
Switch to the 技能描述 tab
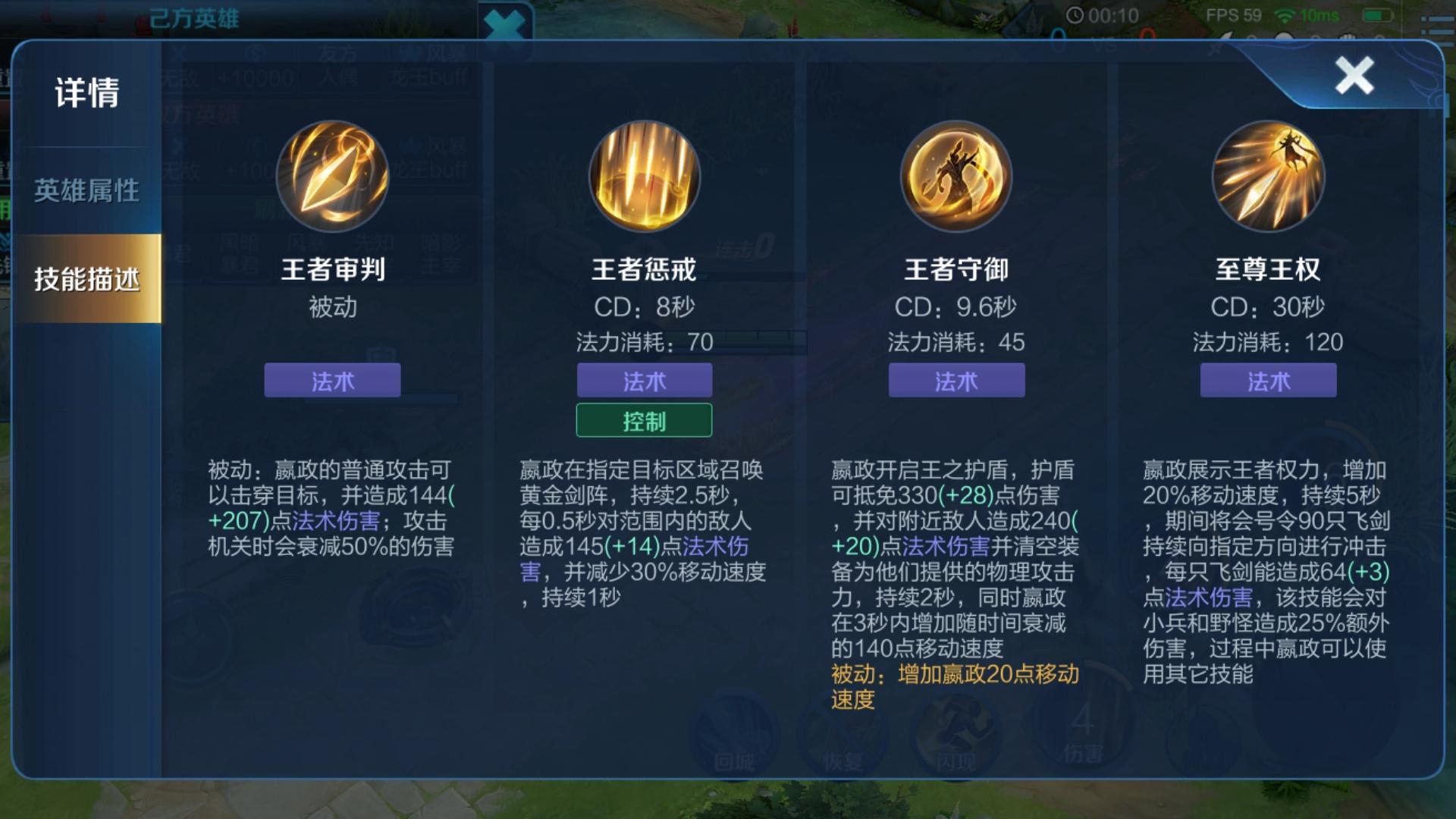[86, 278]
